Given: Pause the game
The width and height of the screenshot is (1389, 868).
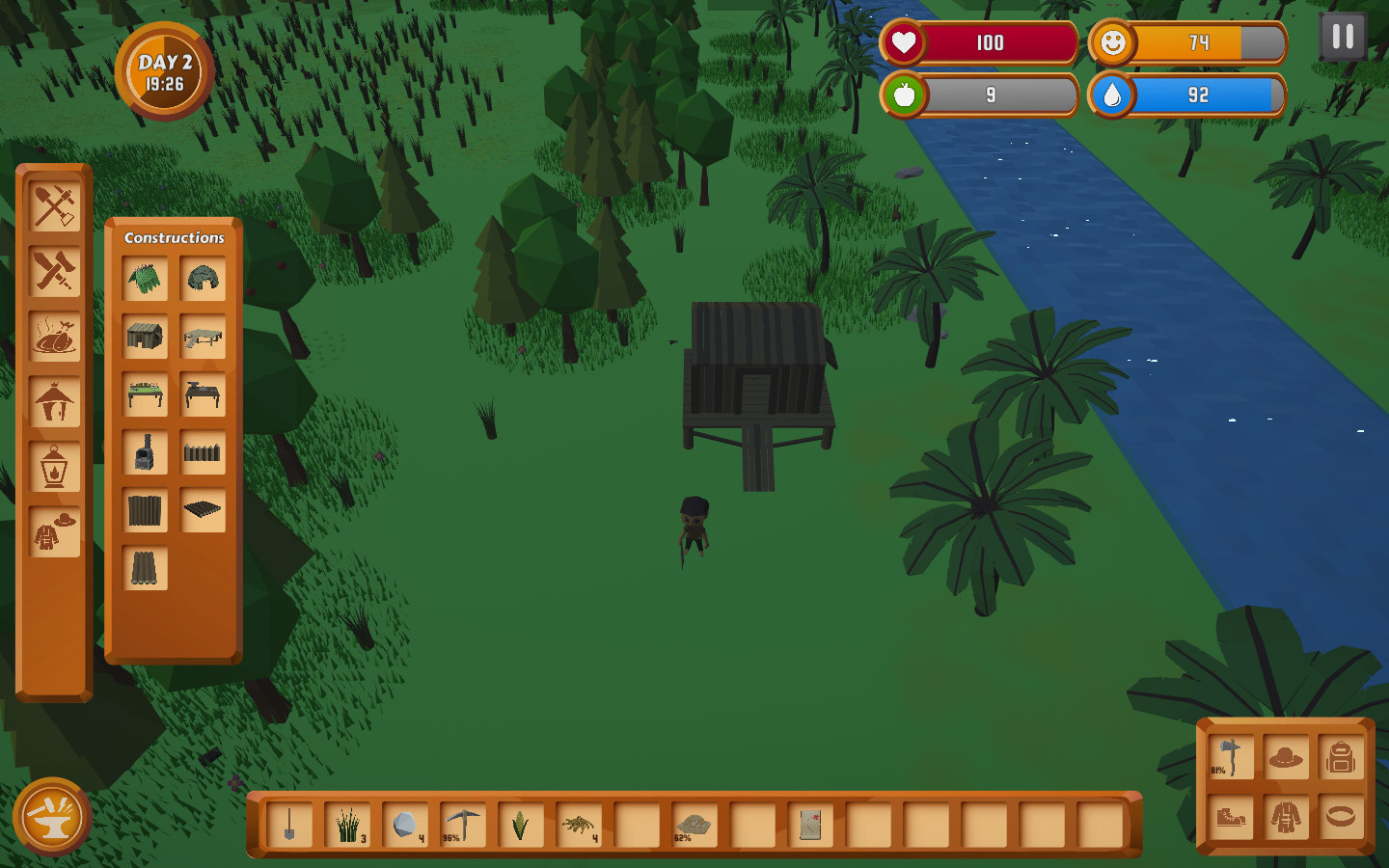Looking at the screenshot, I should 1341,39.
